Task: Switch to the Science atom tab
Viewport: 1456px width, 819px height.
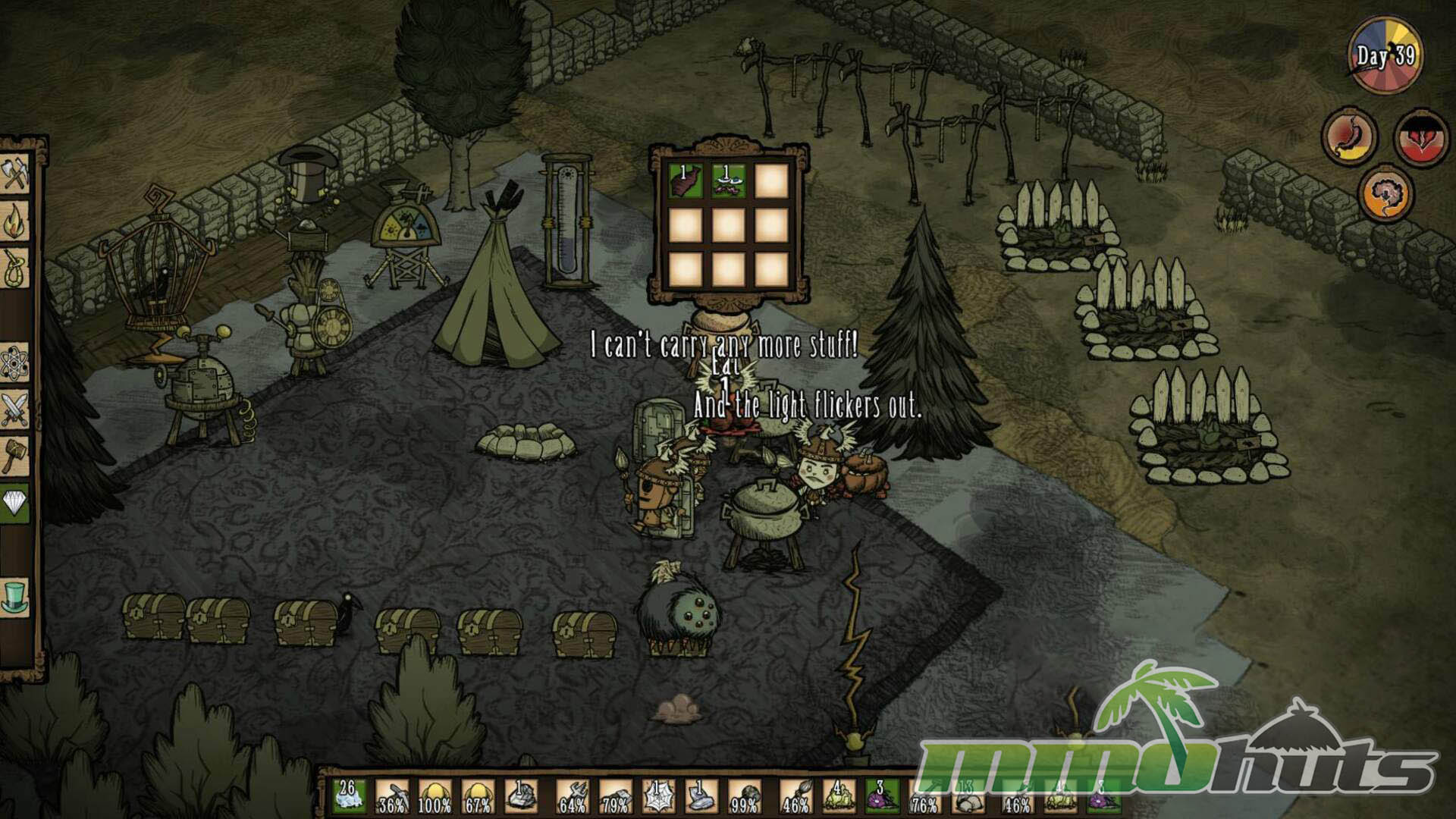Action: pyautogui.click(x=15, y=363)
